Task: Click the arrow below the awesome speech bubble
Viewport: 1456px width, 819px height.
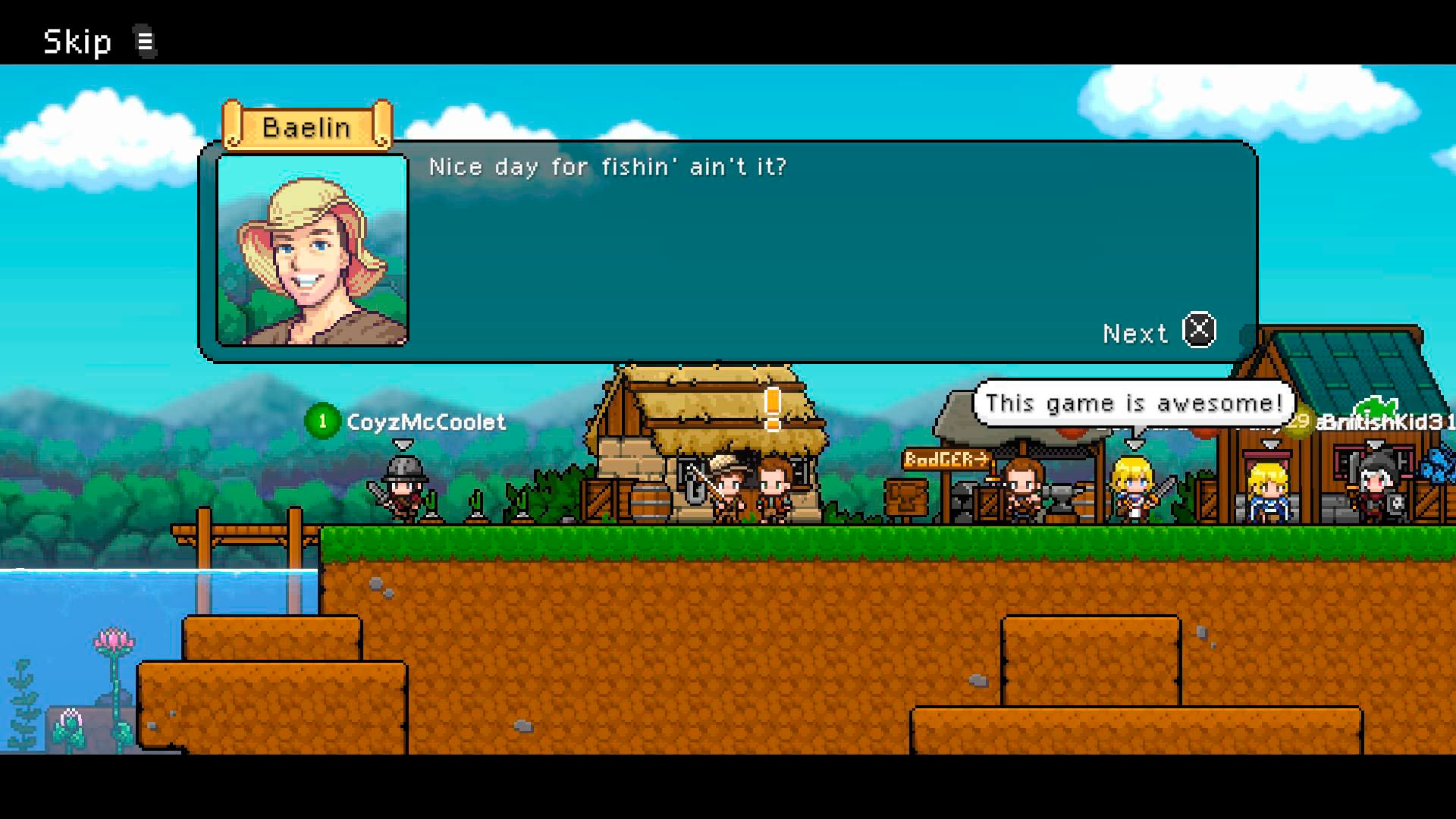Action: (1135, 441)
